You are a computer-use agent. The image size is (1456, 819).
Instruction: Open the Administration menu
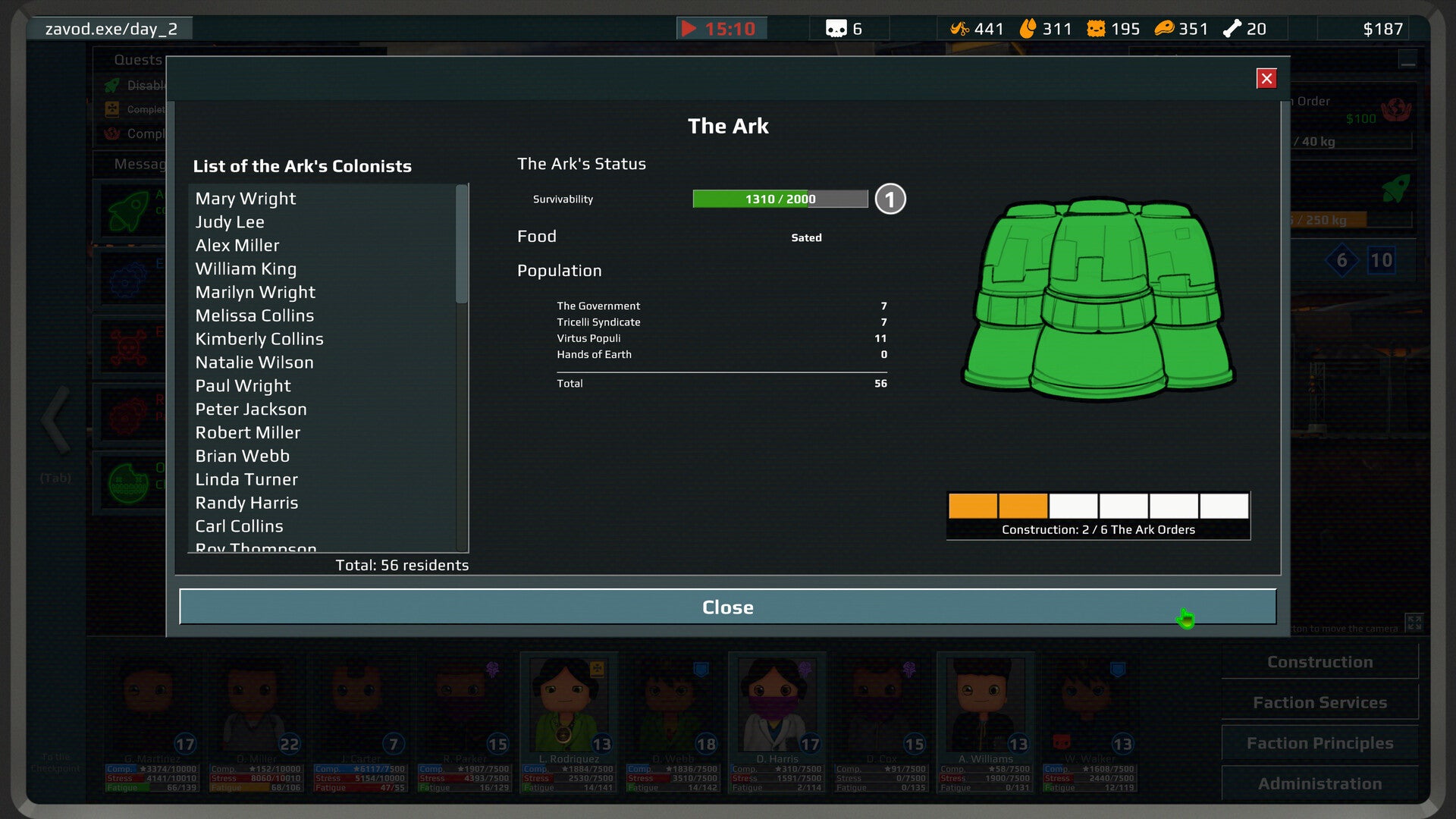[x=1319, y=783]
